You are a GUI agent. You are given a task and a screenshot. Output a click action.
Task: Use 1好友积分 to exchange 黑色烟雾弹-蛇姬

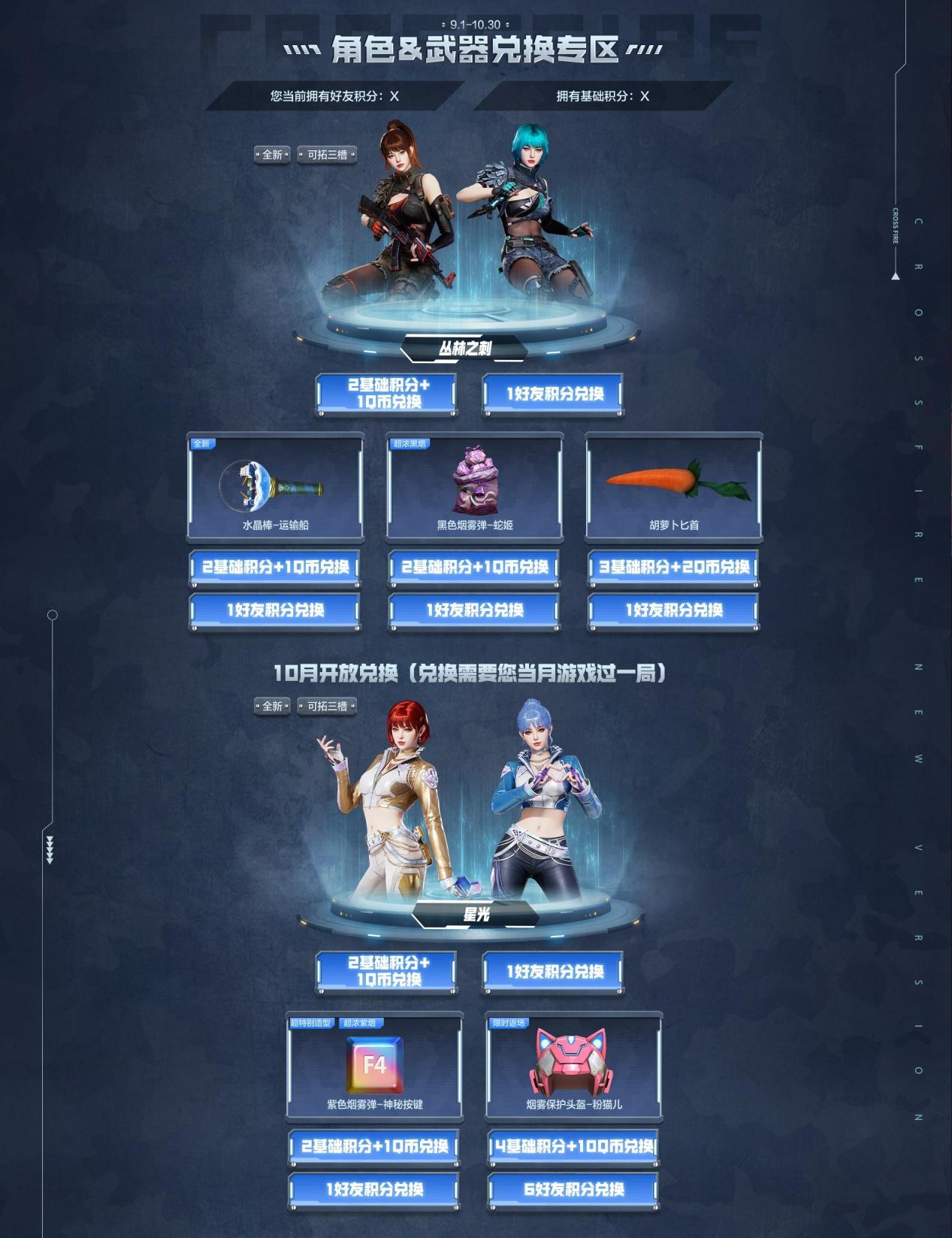pyautogui.click(x=474, y=610)
